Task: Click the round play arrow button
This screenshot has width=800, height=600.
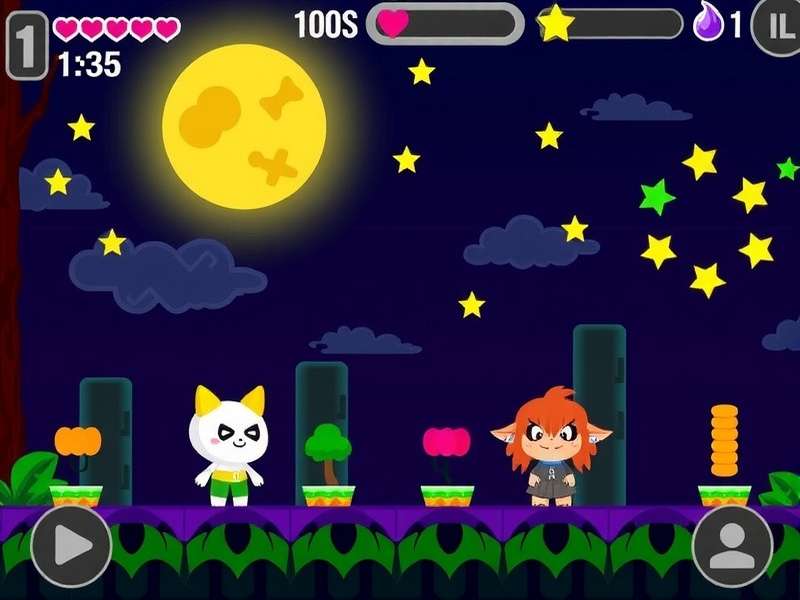Action: pyautogui.click(x=70, y=545)
